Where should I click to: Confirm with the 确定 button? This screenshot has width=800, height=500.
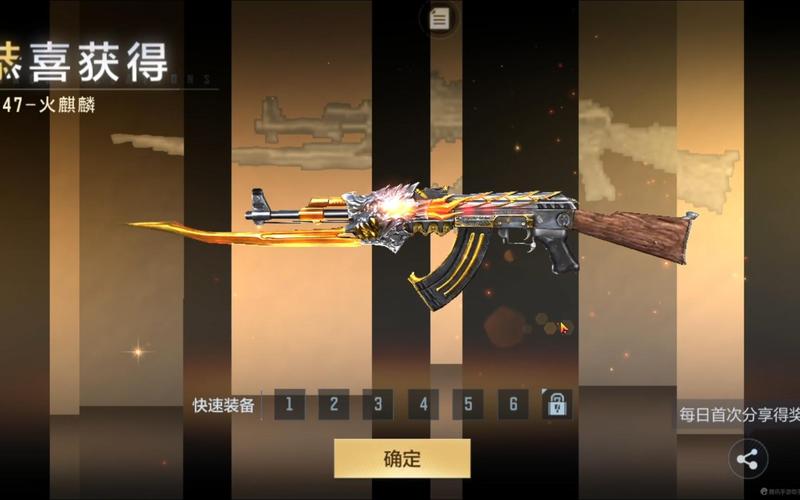(x=402, y=459)
